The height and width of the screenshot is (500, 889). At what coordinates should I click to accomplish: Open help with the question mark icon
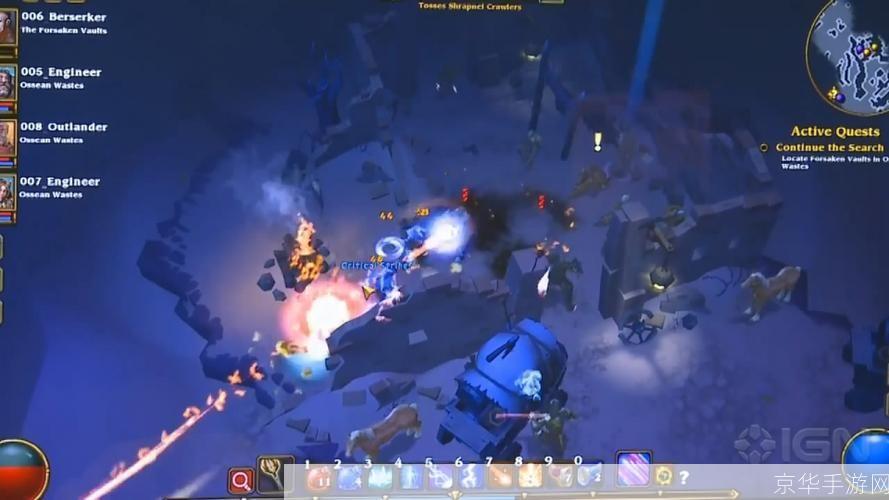click(x=684, y=477)
